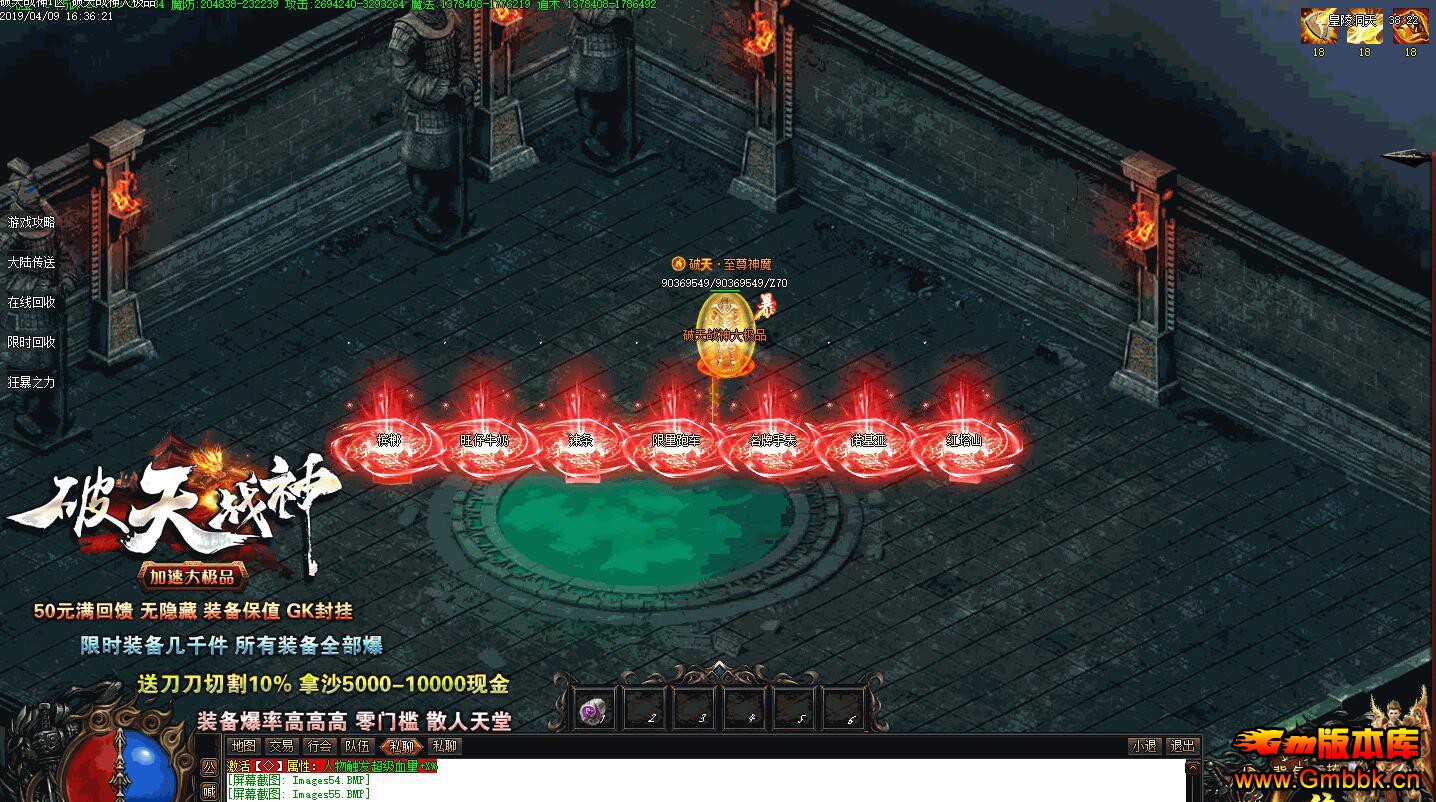Choose the 限时回收 timed recycle entry
The height and width of the screenshot is (802, 1436).
32,342
